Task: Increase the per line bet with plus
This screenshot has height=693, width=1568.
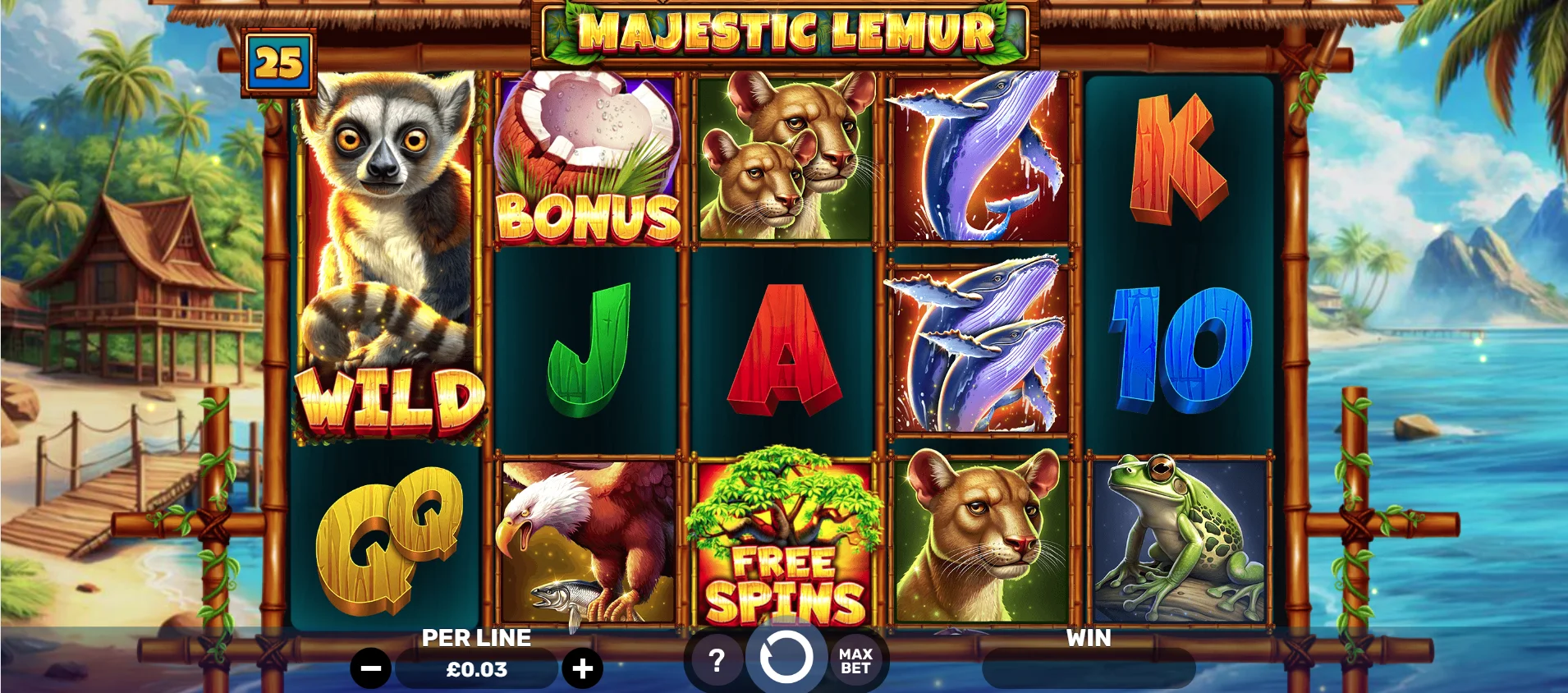Action: 582,669
